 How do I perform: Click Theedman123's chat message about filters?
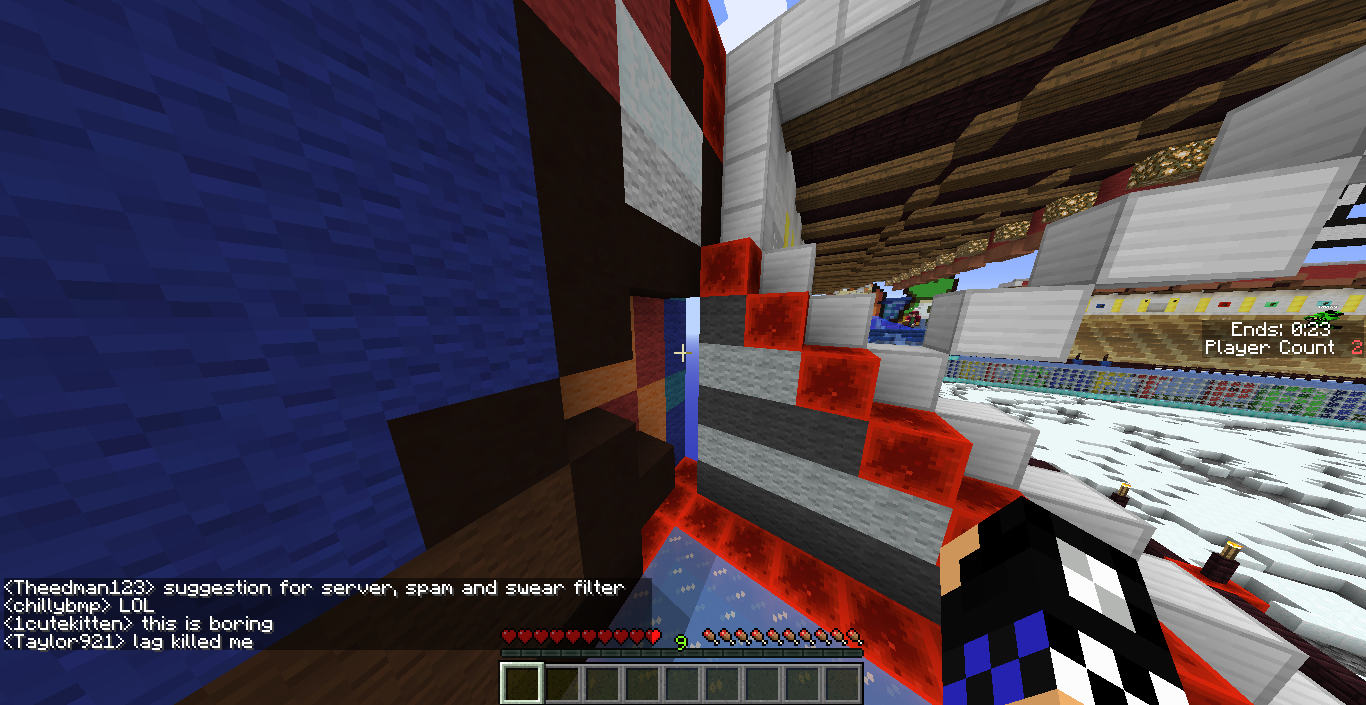pyautogui.click(x=314, y=588)
